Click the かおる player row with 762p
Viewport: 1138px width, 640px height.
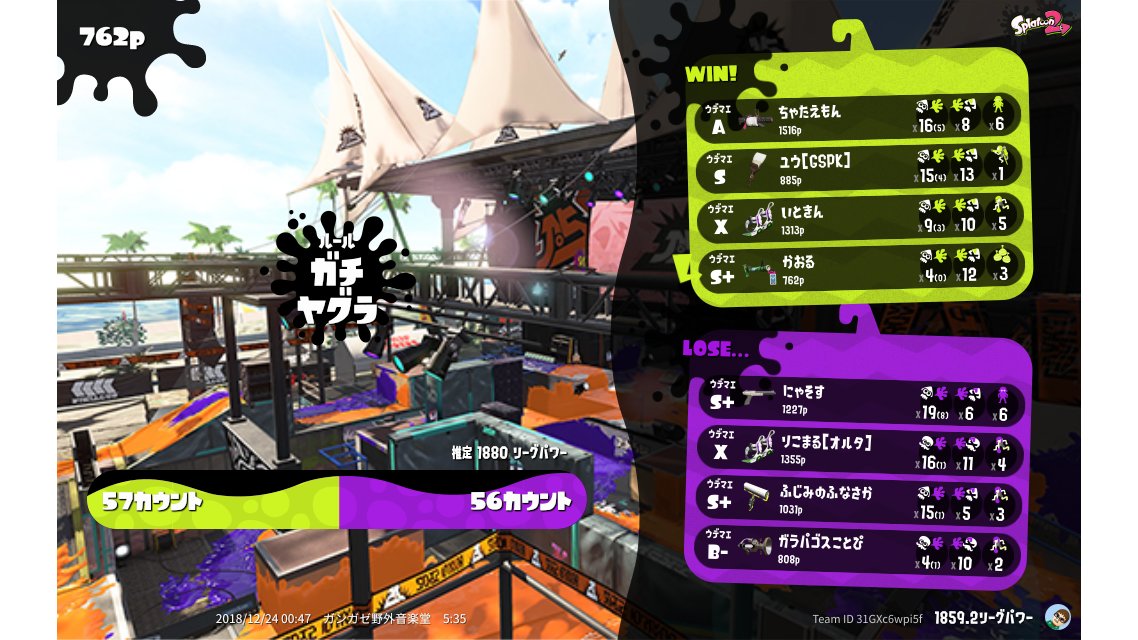(858, 269)
